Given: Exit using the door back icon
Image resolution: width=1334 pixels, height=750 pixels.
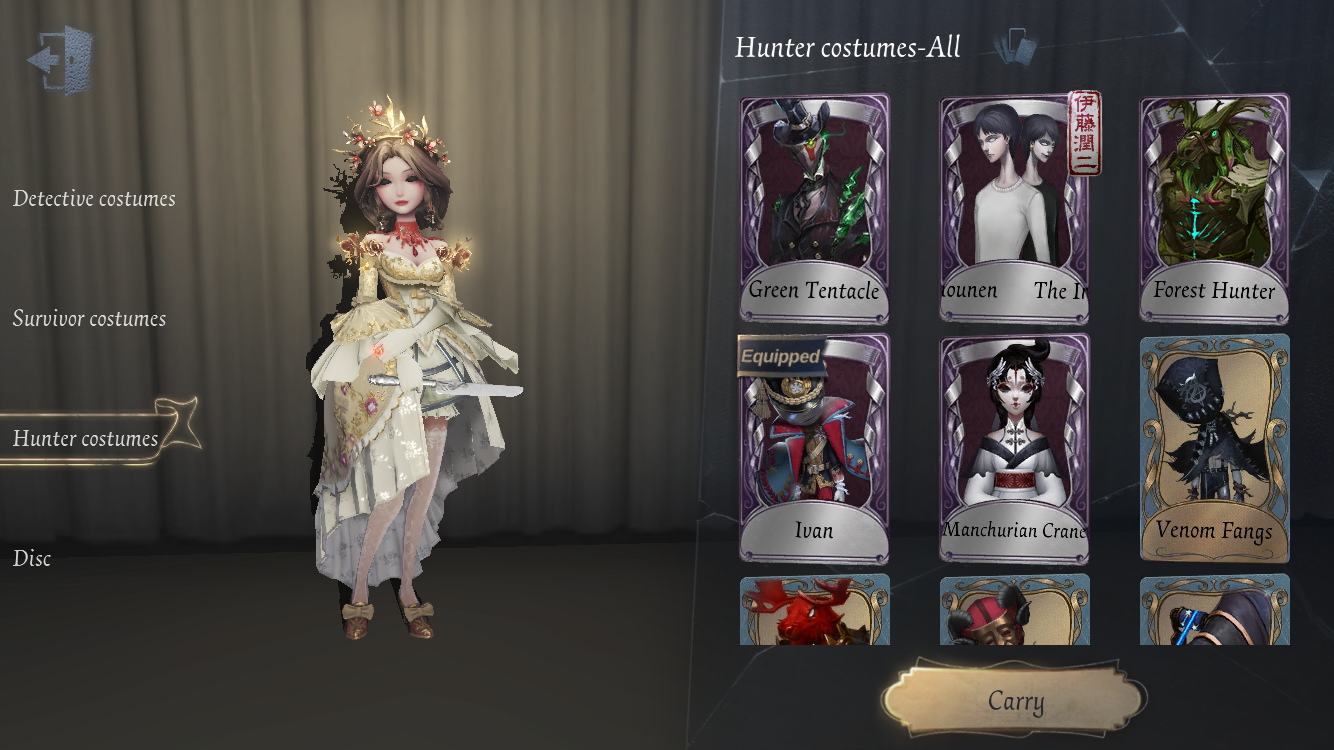Looking at the screenshot, I should click(x=61, y=60).
